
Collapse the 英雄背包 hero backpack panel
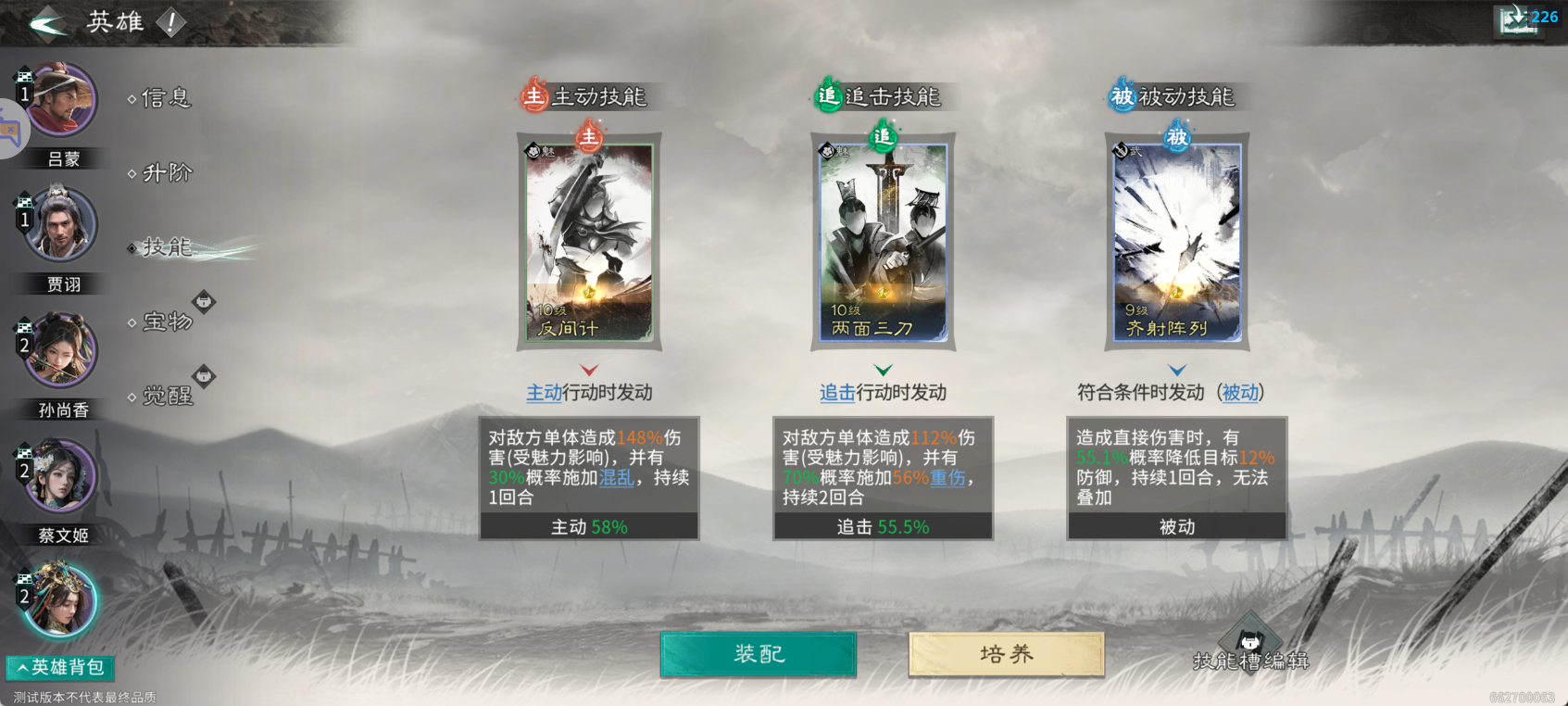(58, 668)
